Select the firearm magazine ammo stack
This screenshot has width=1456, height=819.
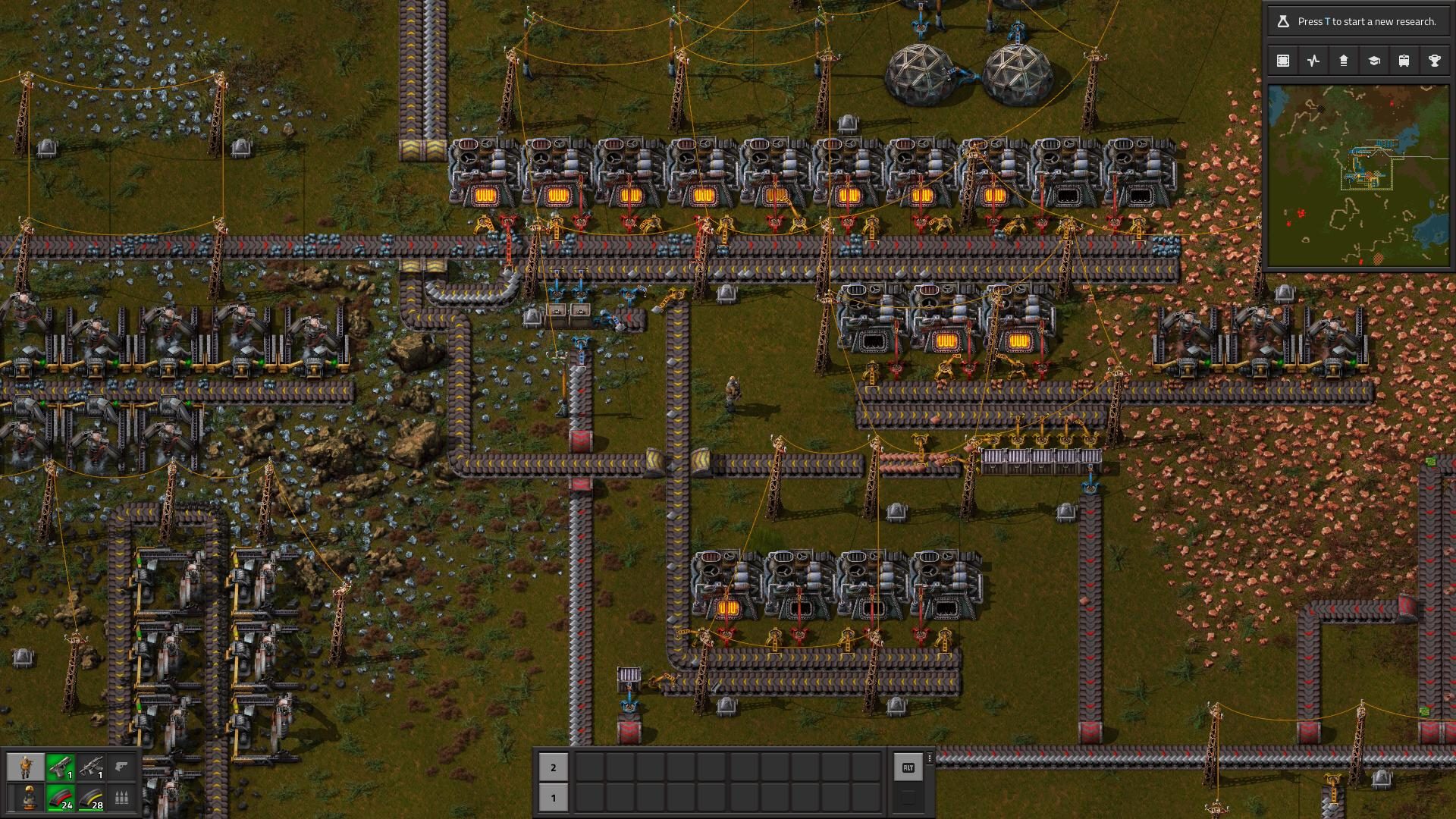pos(60,799)
